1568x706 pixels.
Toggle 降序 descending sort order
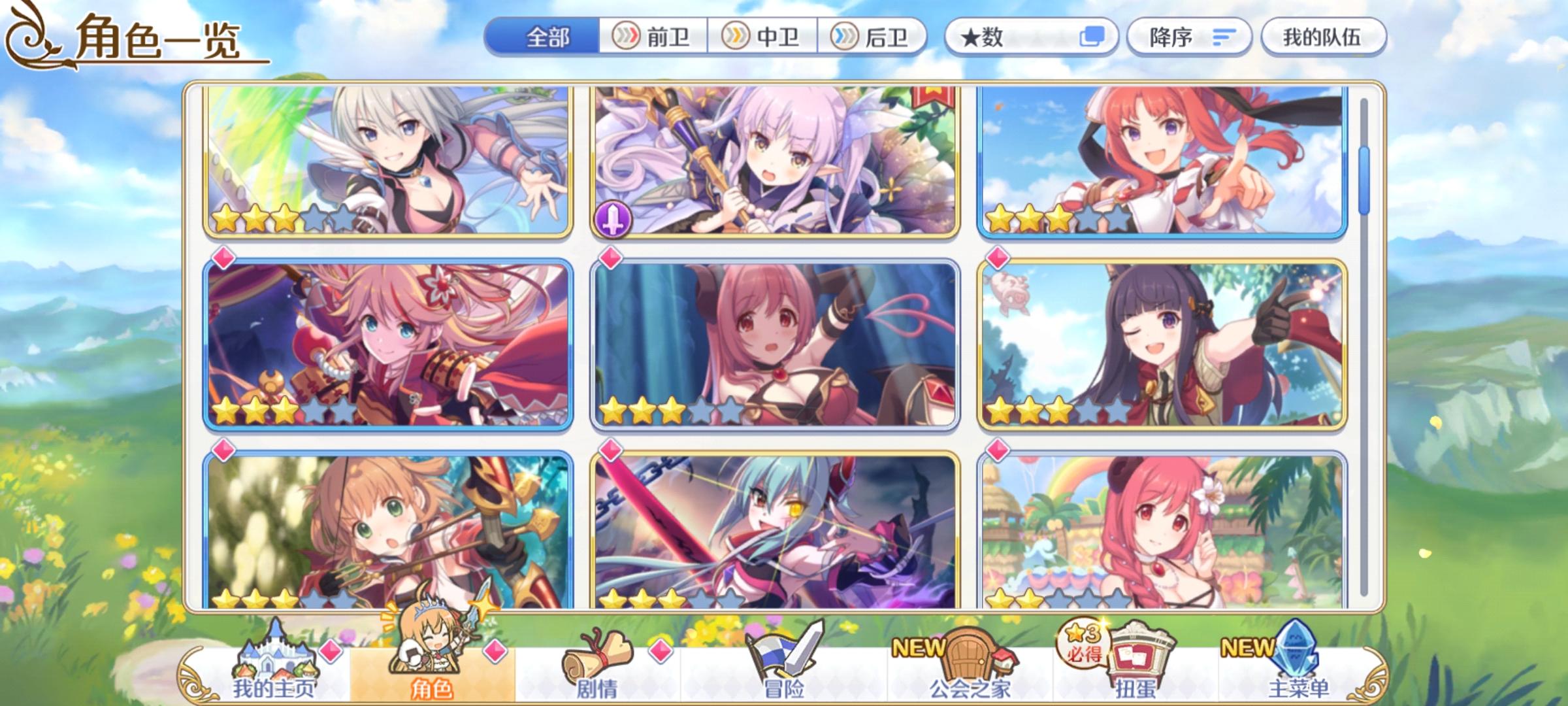[x=1189, y=37]
